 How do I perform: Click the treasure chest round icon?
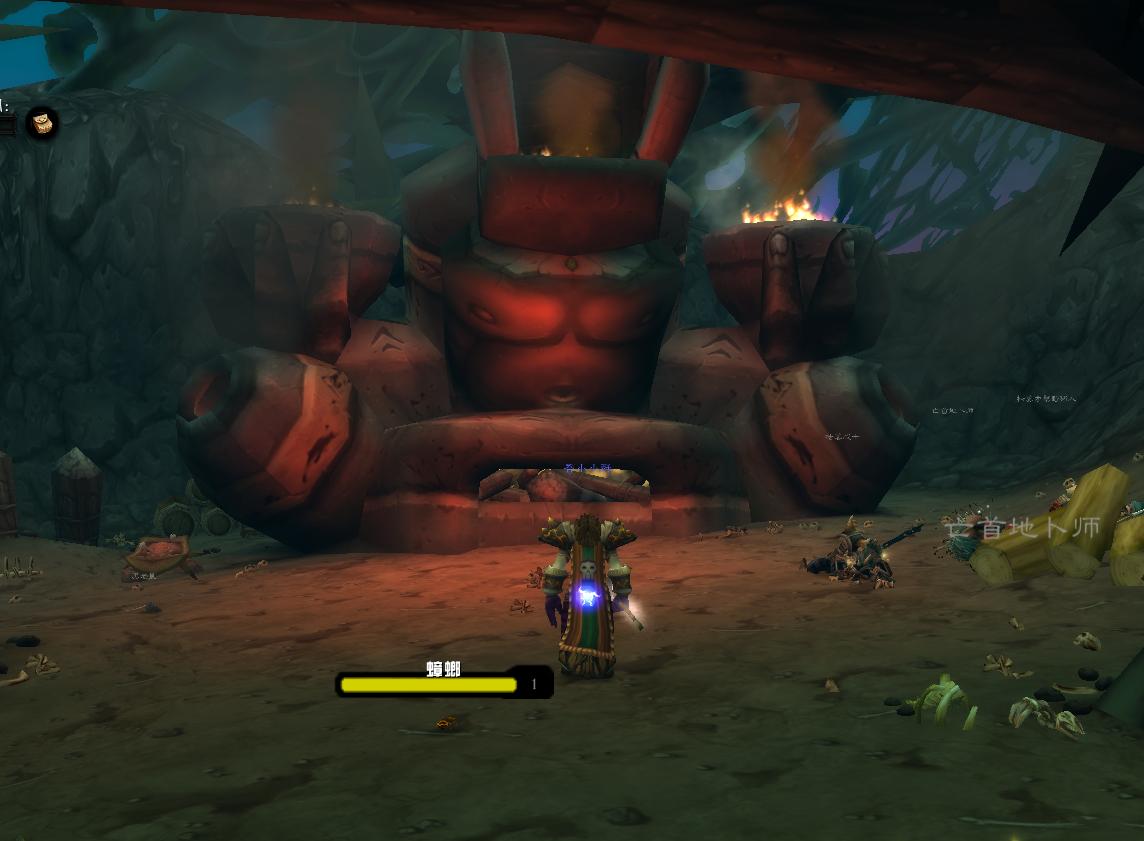point(42,123)
